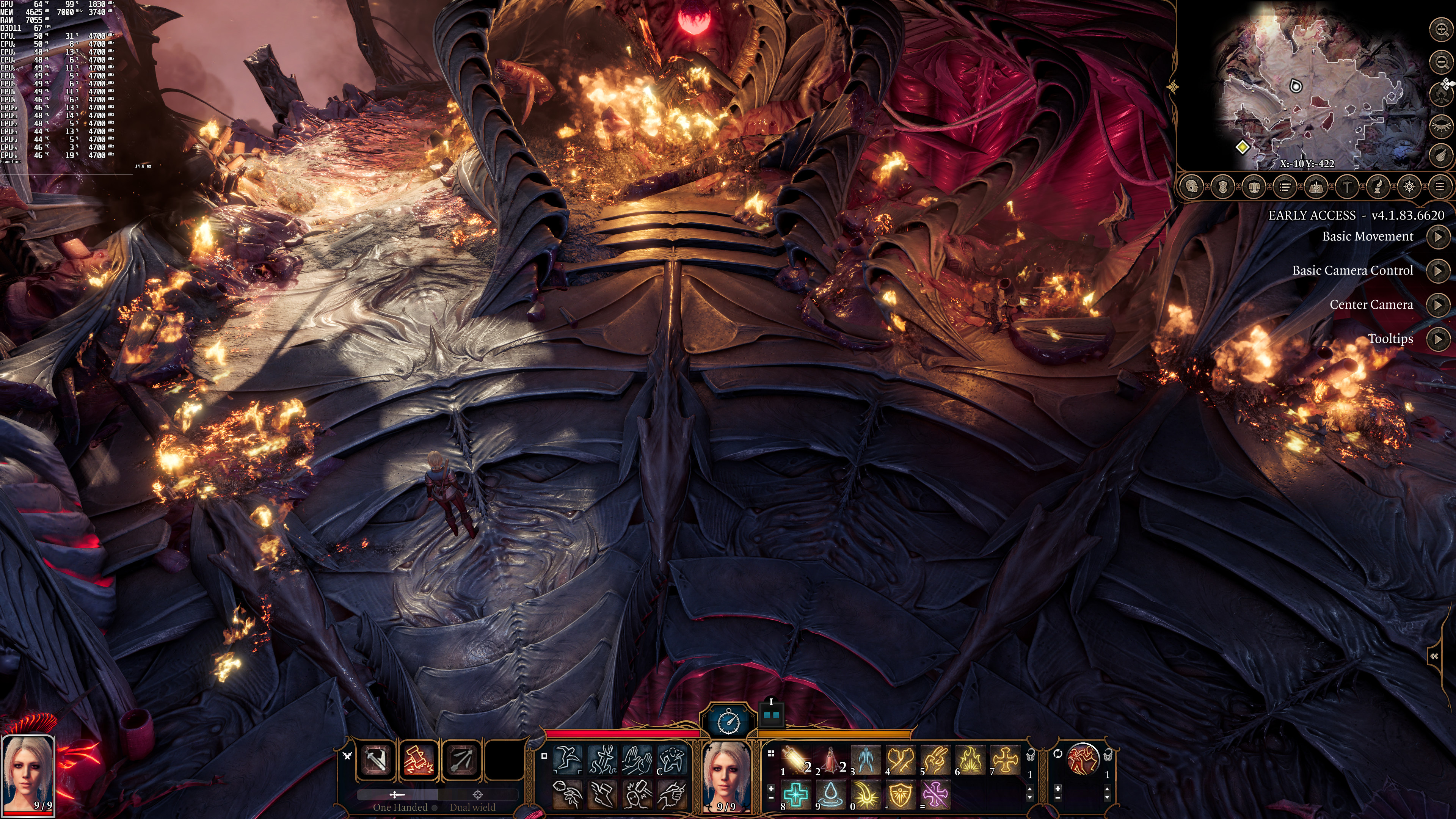
Task: Toggle the closed-eye stealth button
Action: tap(1441, 125)
